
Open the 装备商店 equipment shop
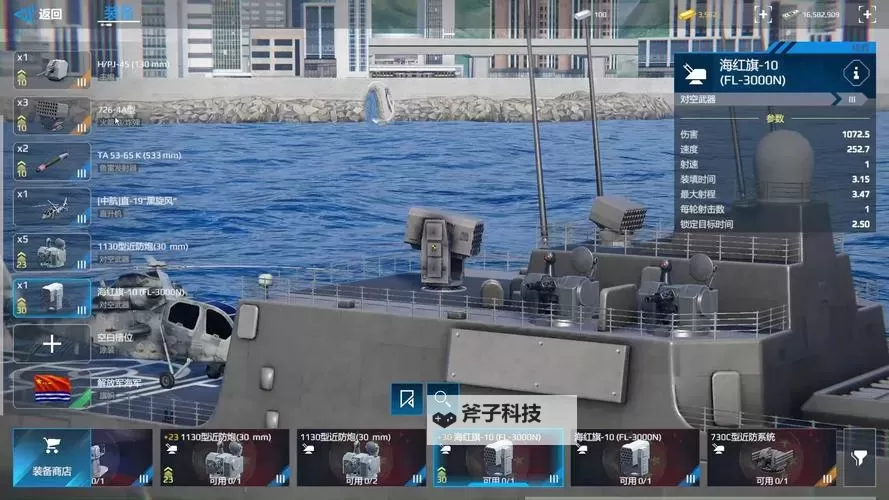pyautogui.click(x=50, y=457)
